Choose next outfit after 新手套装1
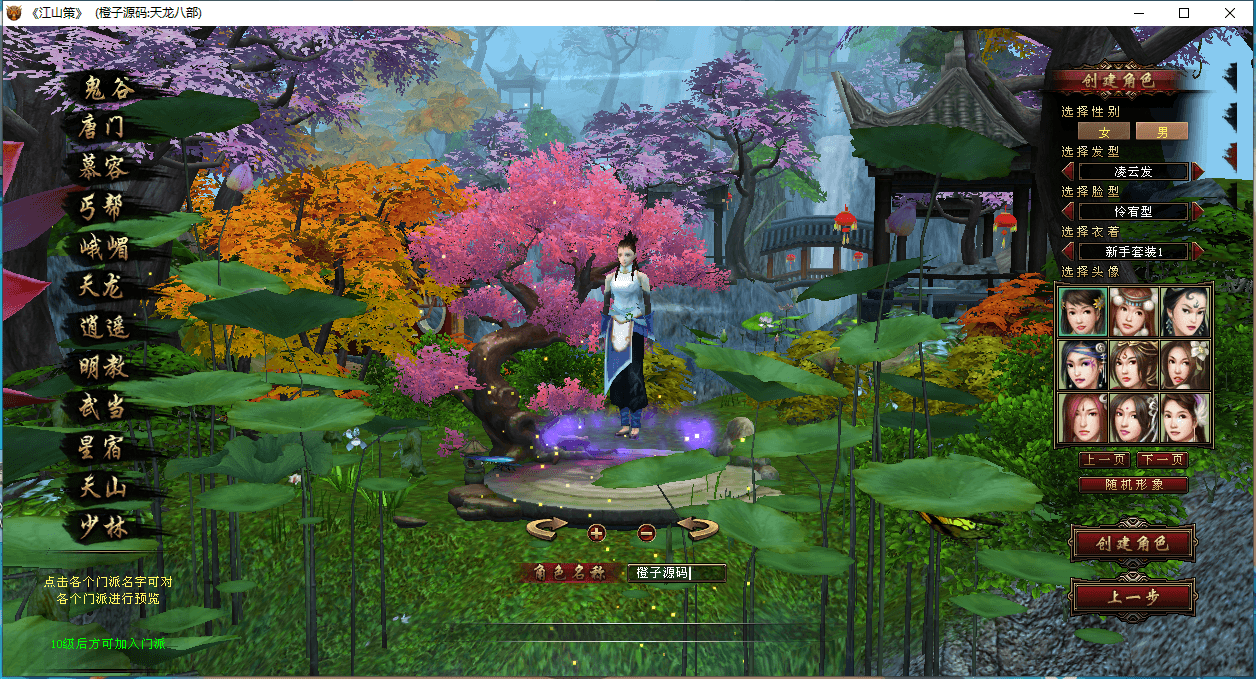 coord(1198,251)
